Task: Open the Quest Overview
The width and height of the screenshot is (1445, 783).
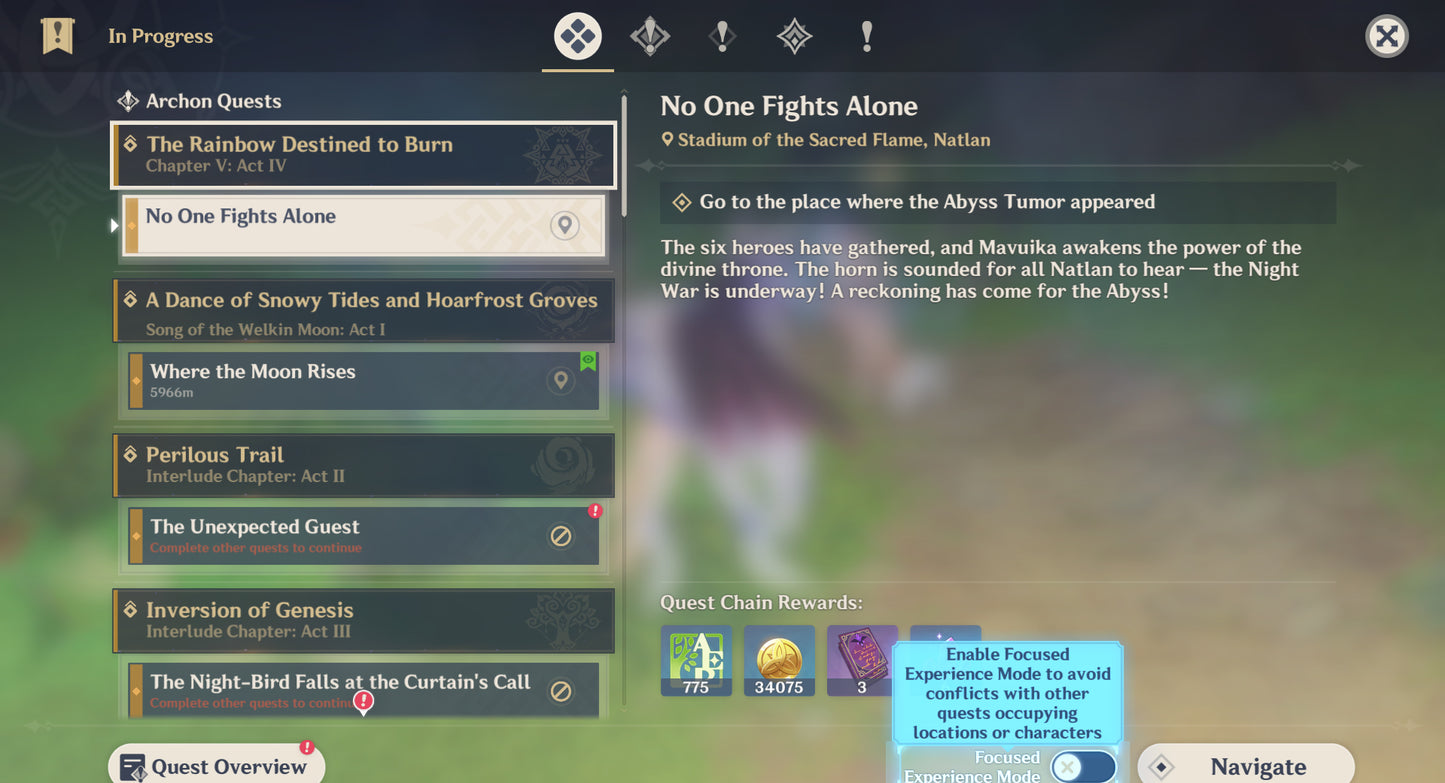Action: (216, 766)
